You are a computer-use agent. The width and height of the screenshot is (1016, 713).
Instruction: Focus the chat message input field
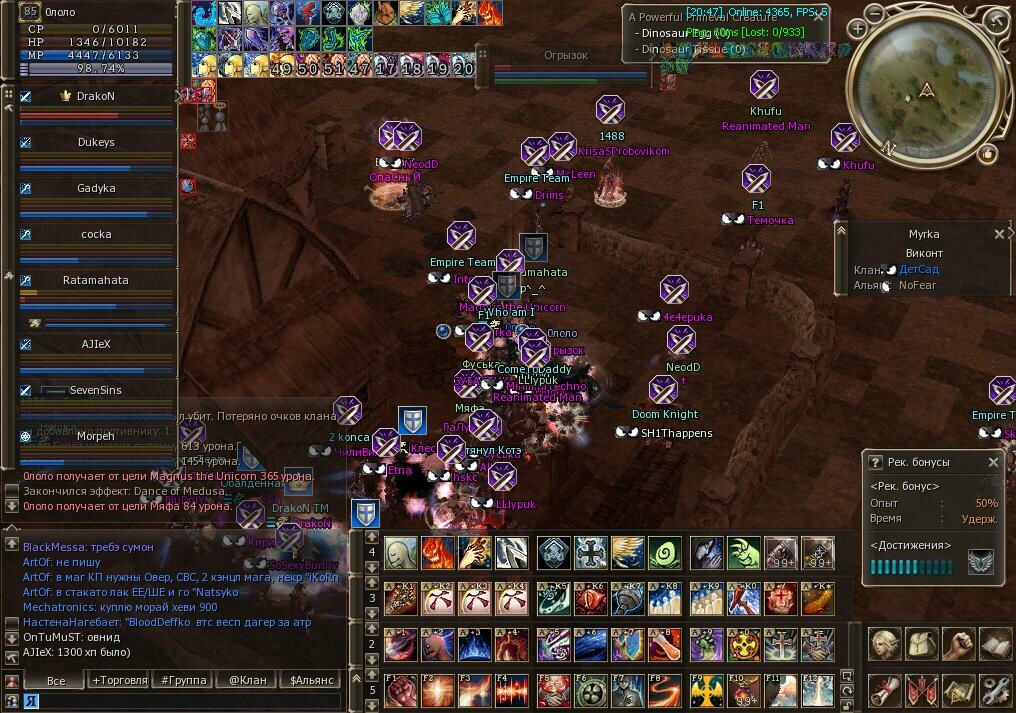point(180,701)
